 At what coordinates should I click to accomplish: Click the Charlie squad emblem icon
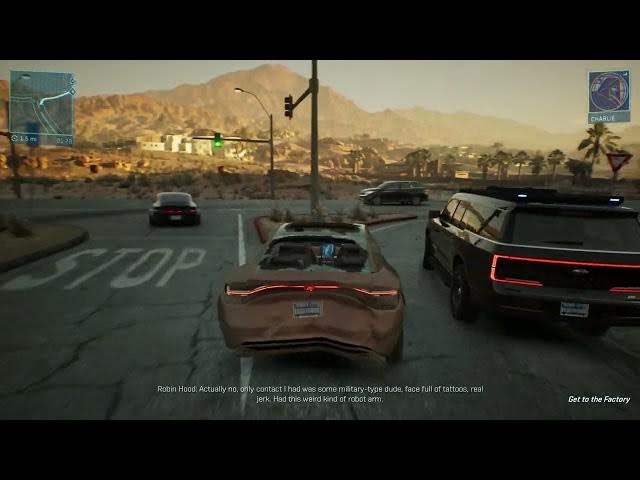pyautogui.click(x=608, y=91)
